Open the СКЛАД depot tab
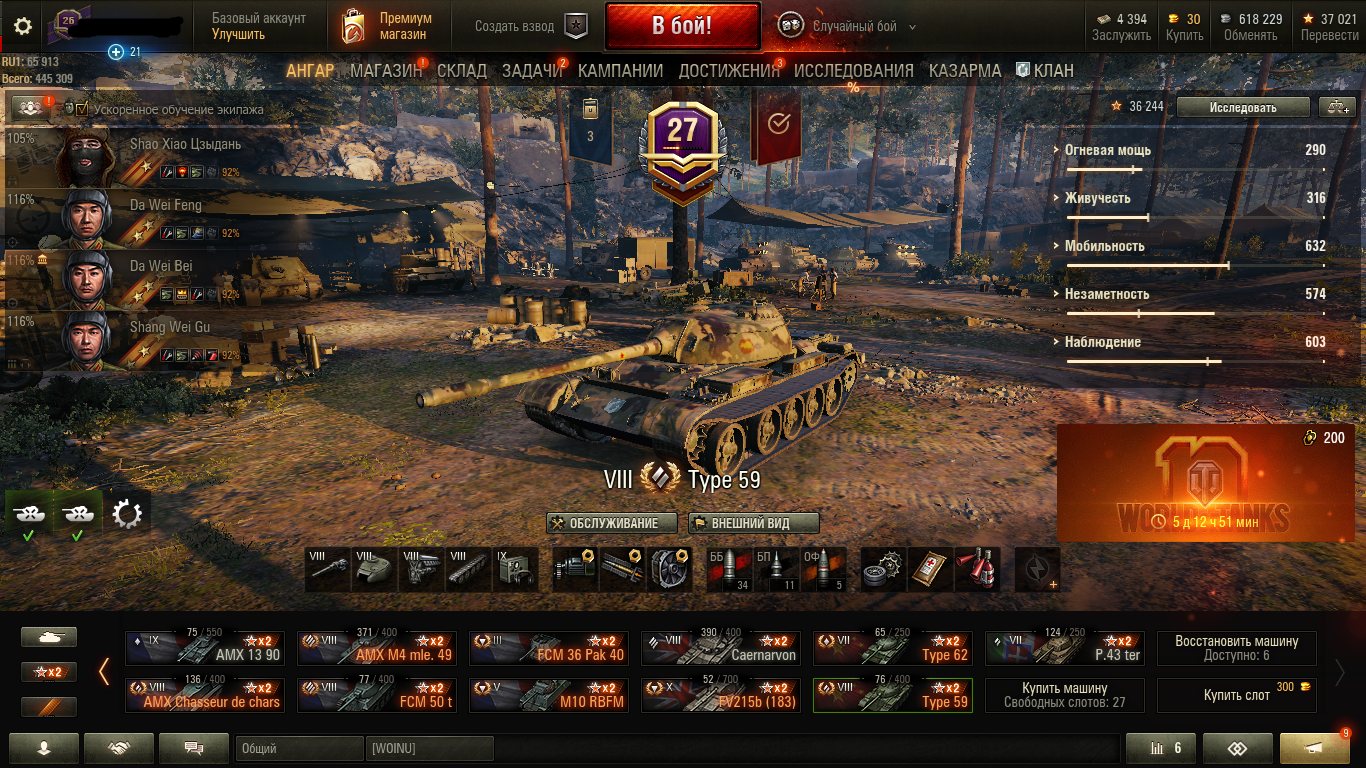The height and width of the screenshot is (768, 1366). (x=462, y=71)
